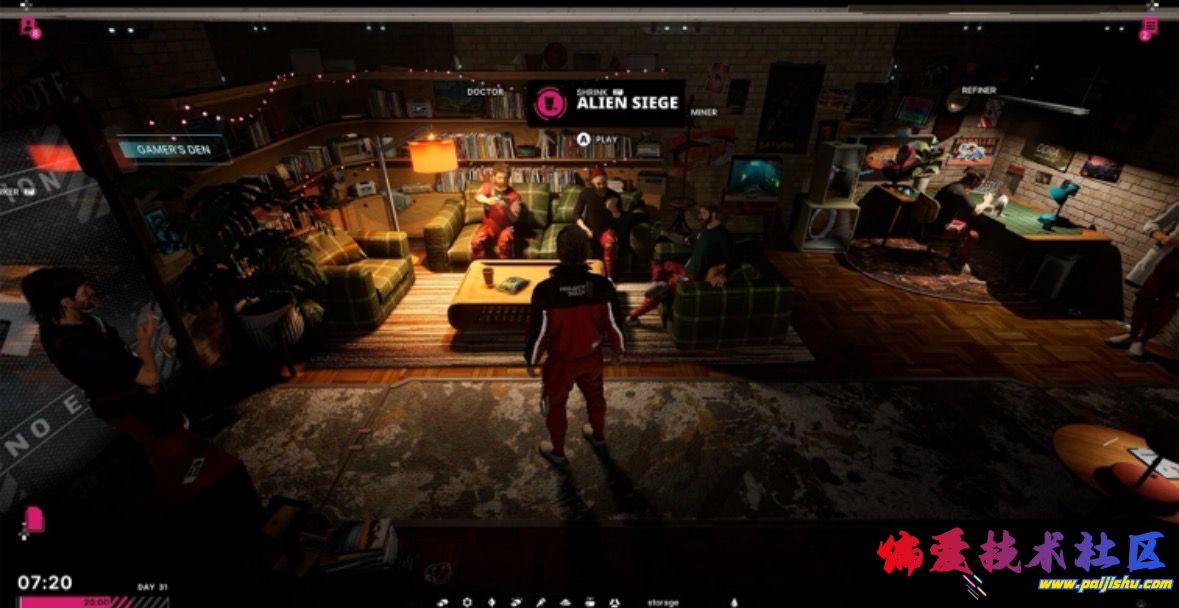Choose the Doctor character label
The image size is (1179, 608).
pos(485,92)
